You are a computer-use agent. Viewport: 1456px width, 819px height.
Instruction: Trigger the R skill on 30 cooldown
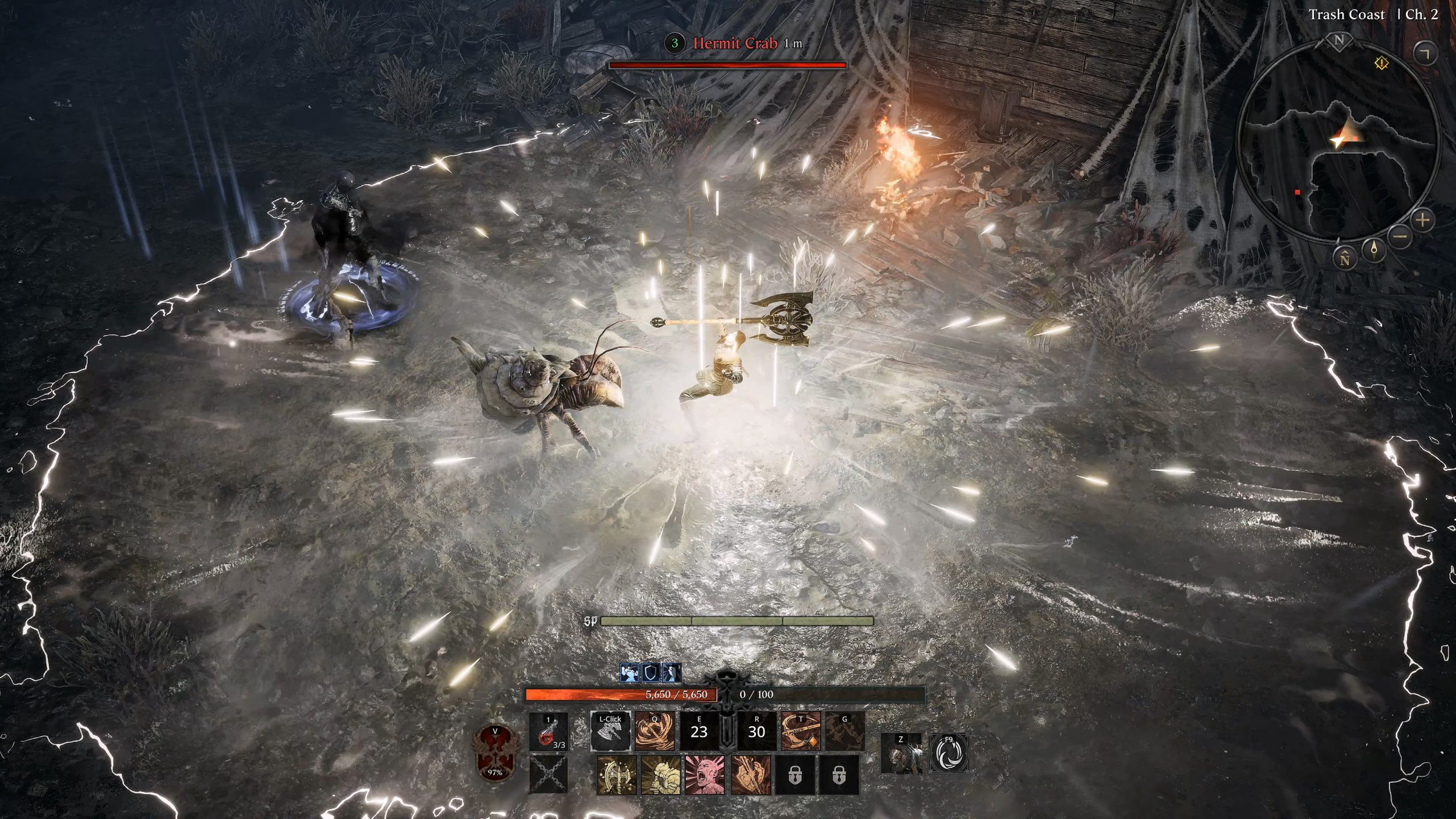[x=756, y=730]
